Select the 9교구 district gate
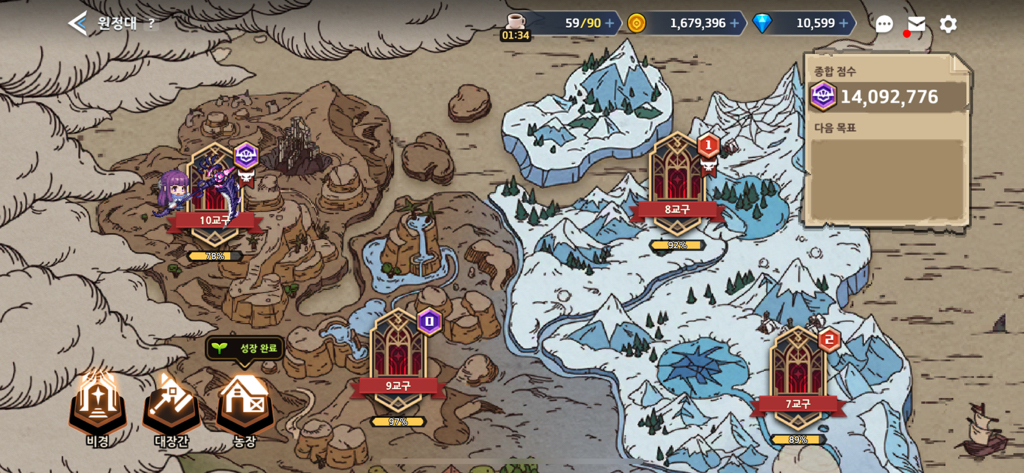Viewport: 1024px width, 473px height. [x=397, y=362]
